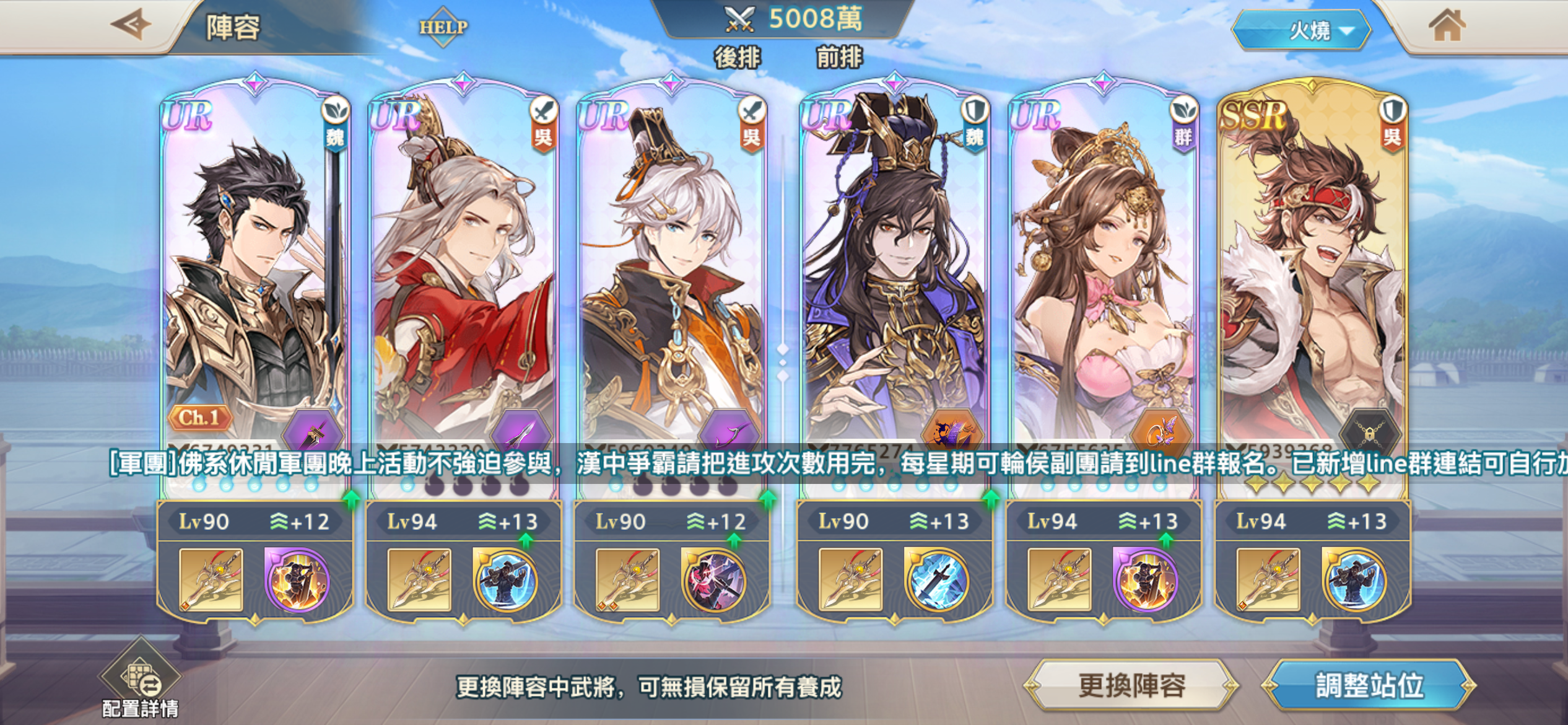The image size is (1568, 725).
Task: Open the red-pink skill icon on Lv90 hero
Action: pos(713,580)
